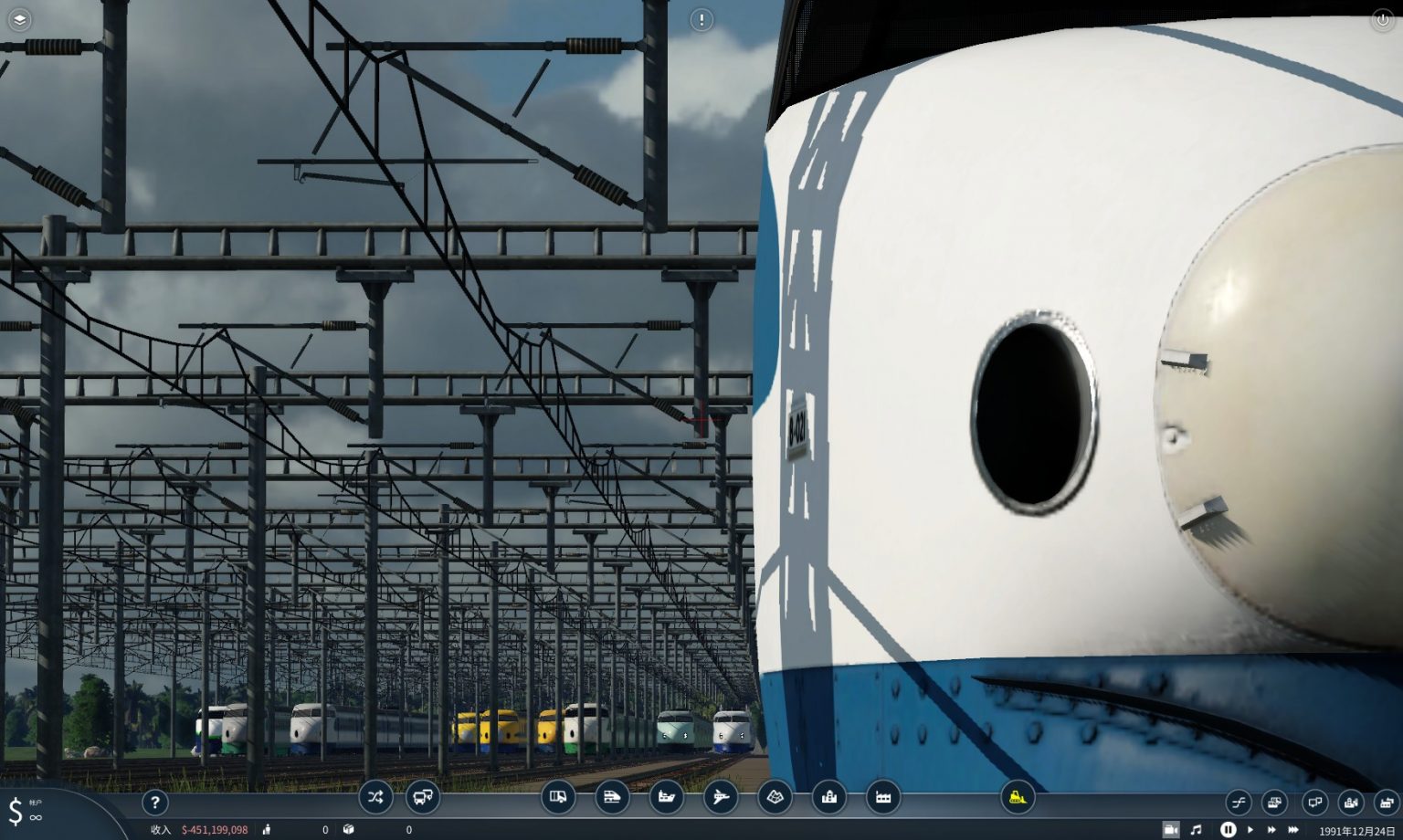Open the lines manager
This screenshot has height=840, width=1403.
[x=375, y=797]
